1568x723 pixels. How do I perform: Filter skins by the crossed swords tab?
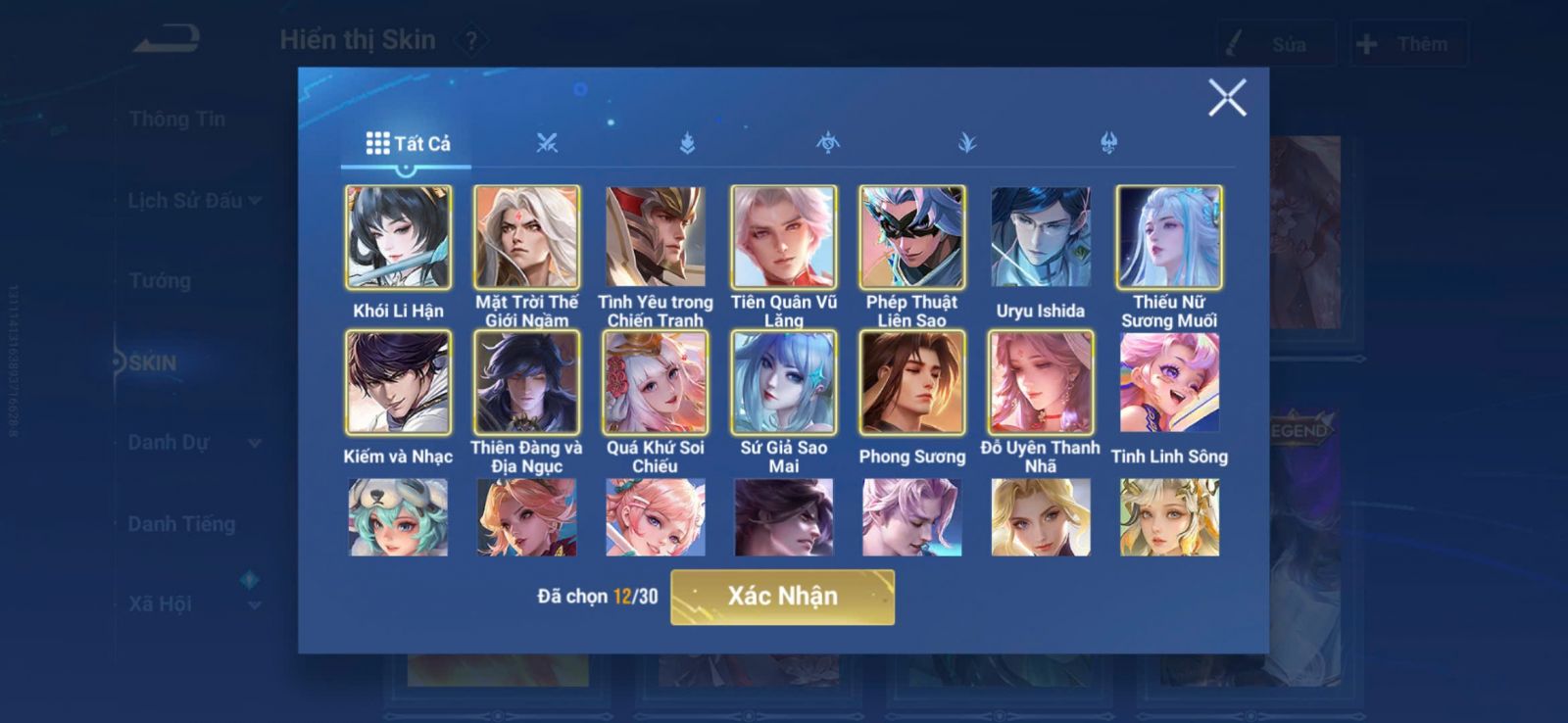[x=547, y=144]
